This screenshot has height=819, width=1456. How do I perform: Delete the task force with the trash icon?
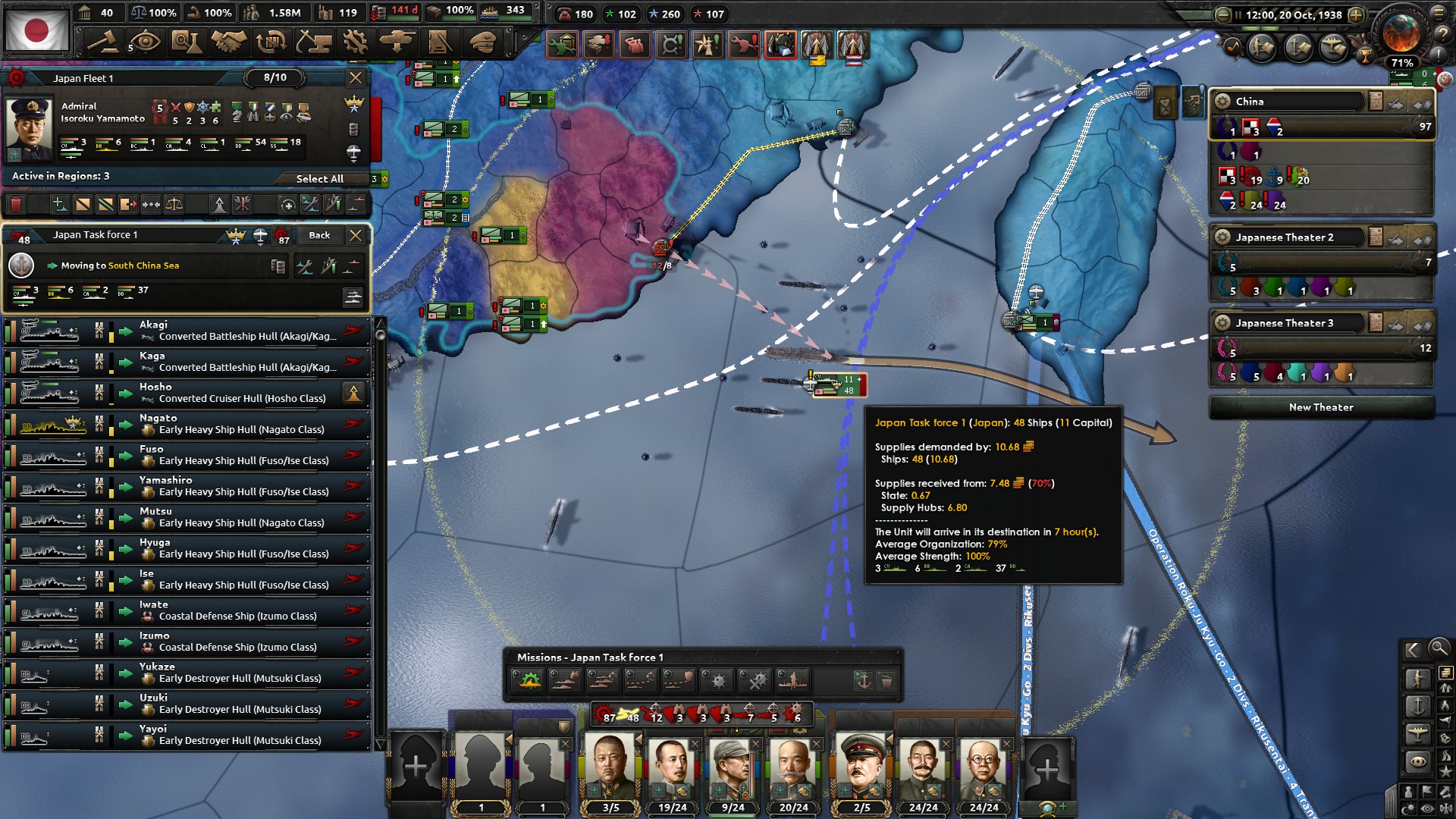[x=17, y=205]
